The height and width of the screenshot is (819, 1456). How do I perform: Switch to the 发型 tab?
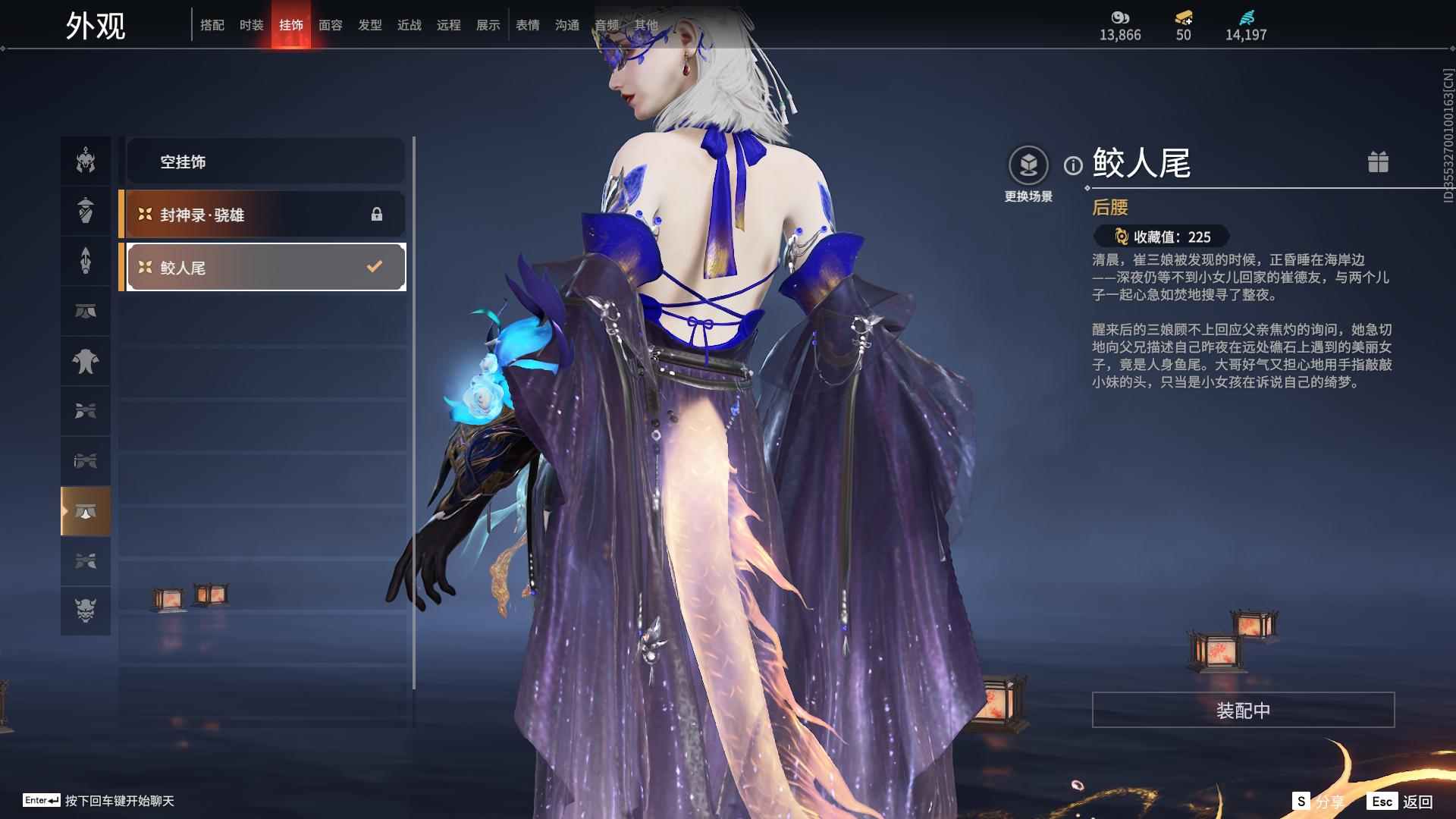370,26
